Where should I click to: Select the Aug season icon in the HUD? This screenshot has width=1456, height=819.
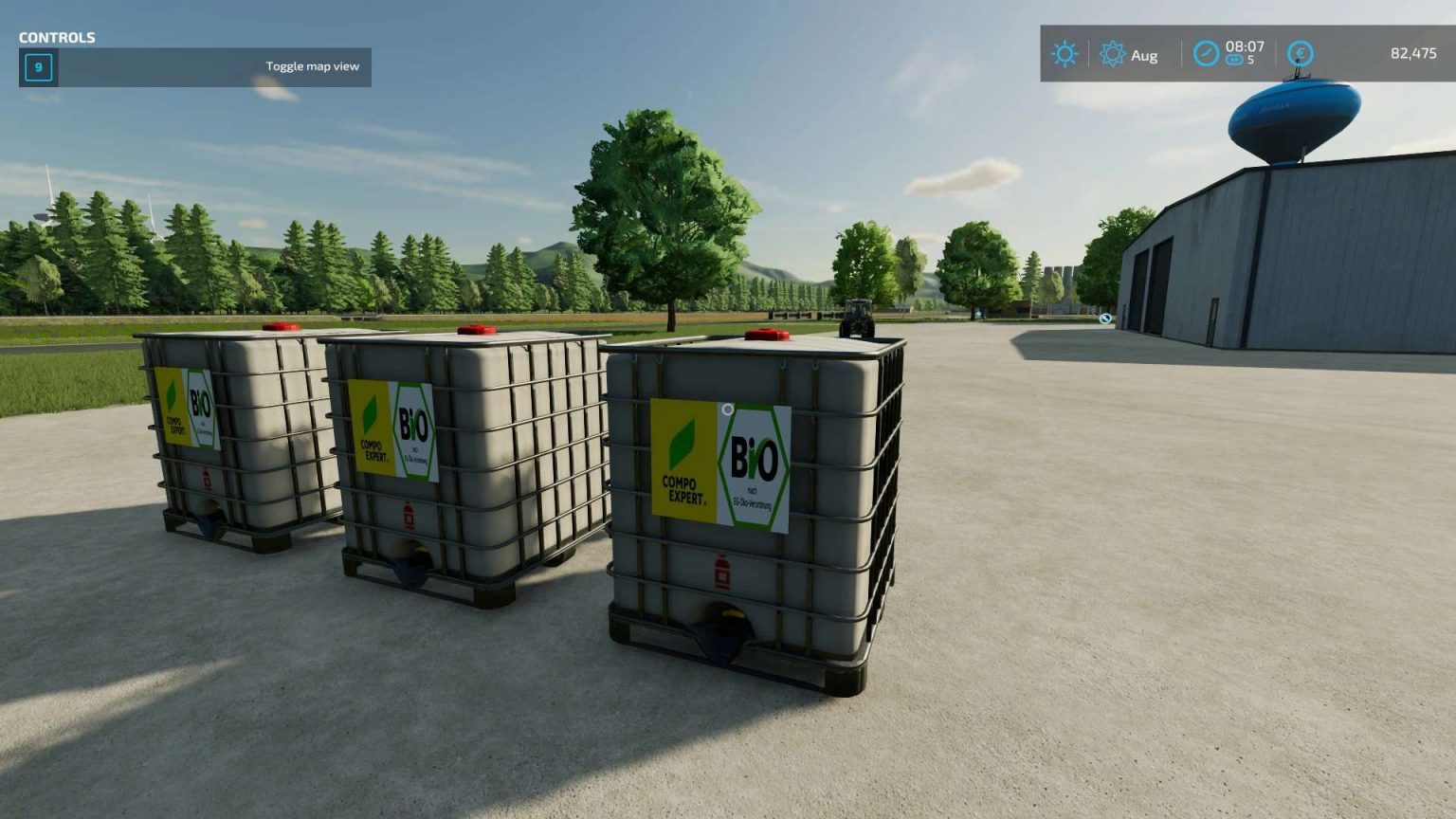(x=1115, y=54)
